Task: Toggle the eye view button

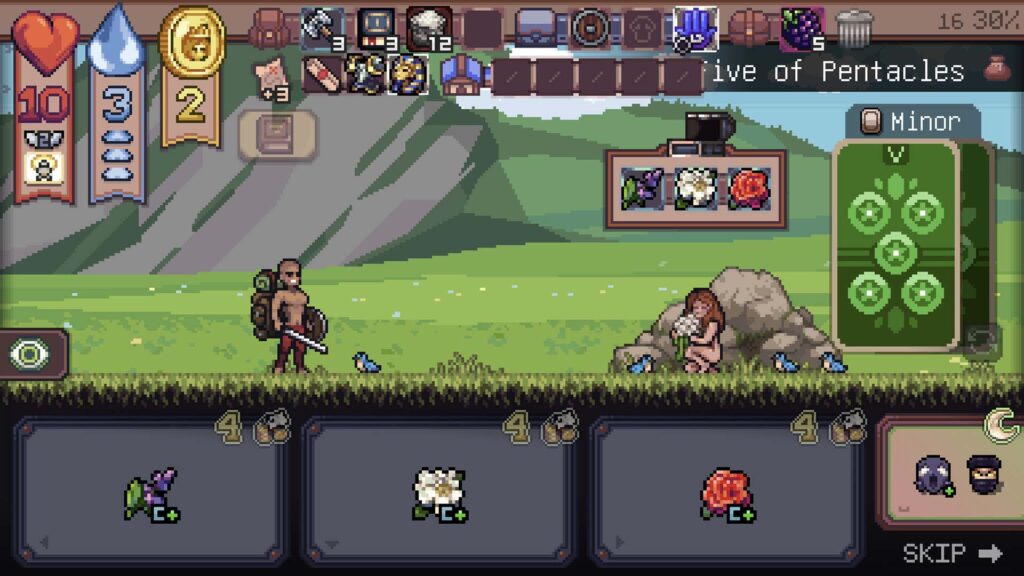Action: pos(31,354)
